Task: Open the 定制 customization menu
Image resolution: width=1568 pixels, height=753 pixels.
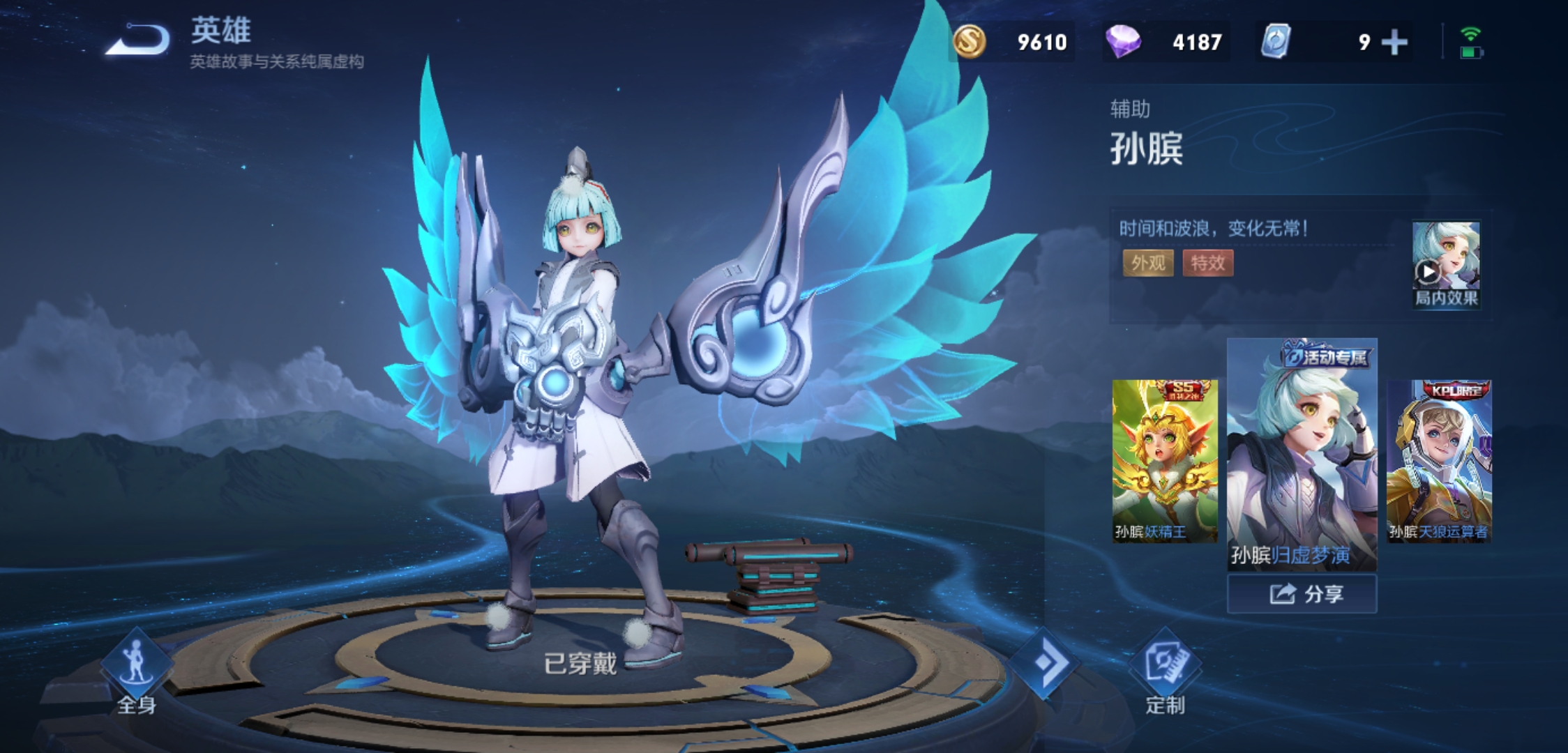Action: [x=1165, y=674]
